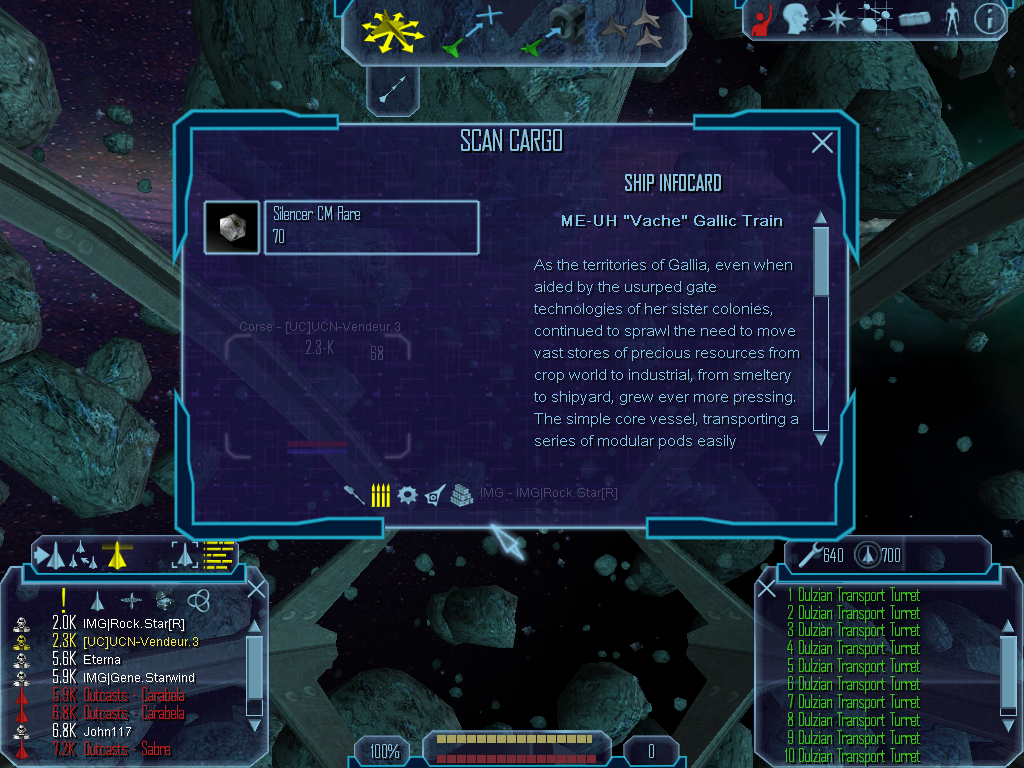
Task: Open the inventory cargo-crate icon
Action: [x=916, y=19]
